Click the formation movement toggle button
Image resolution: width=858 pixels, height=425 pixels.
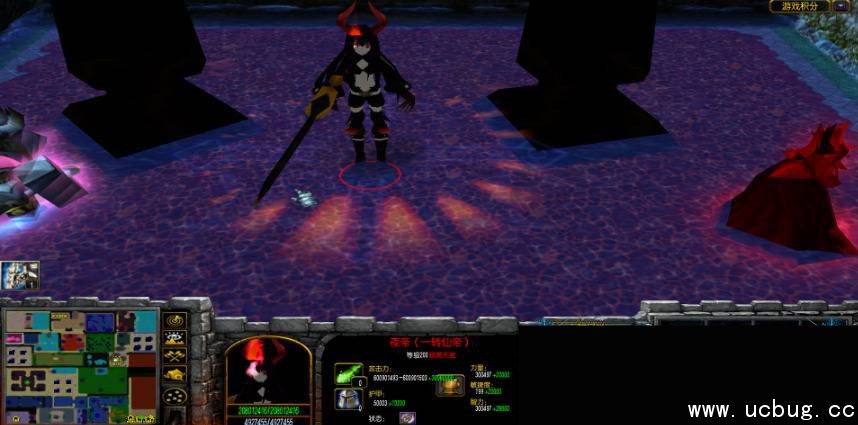(175, 394)
